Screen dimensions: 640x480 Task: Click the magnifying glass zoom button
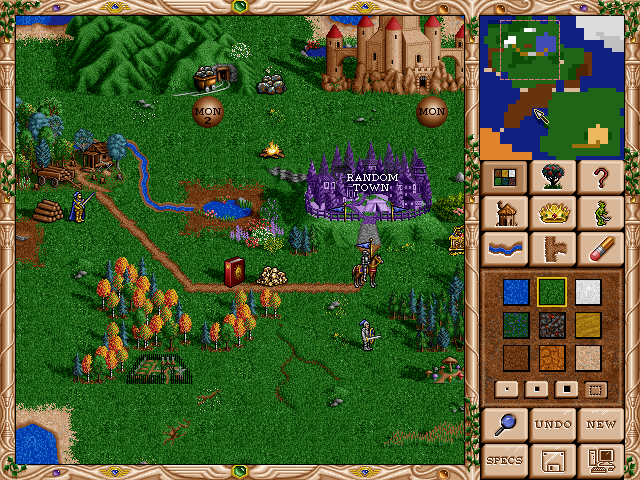click(504, 424)
